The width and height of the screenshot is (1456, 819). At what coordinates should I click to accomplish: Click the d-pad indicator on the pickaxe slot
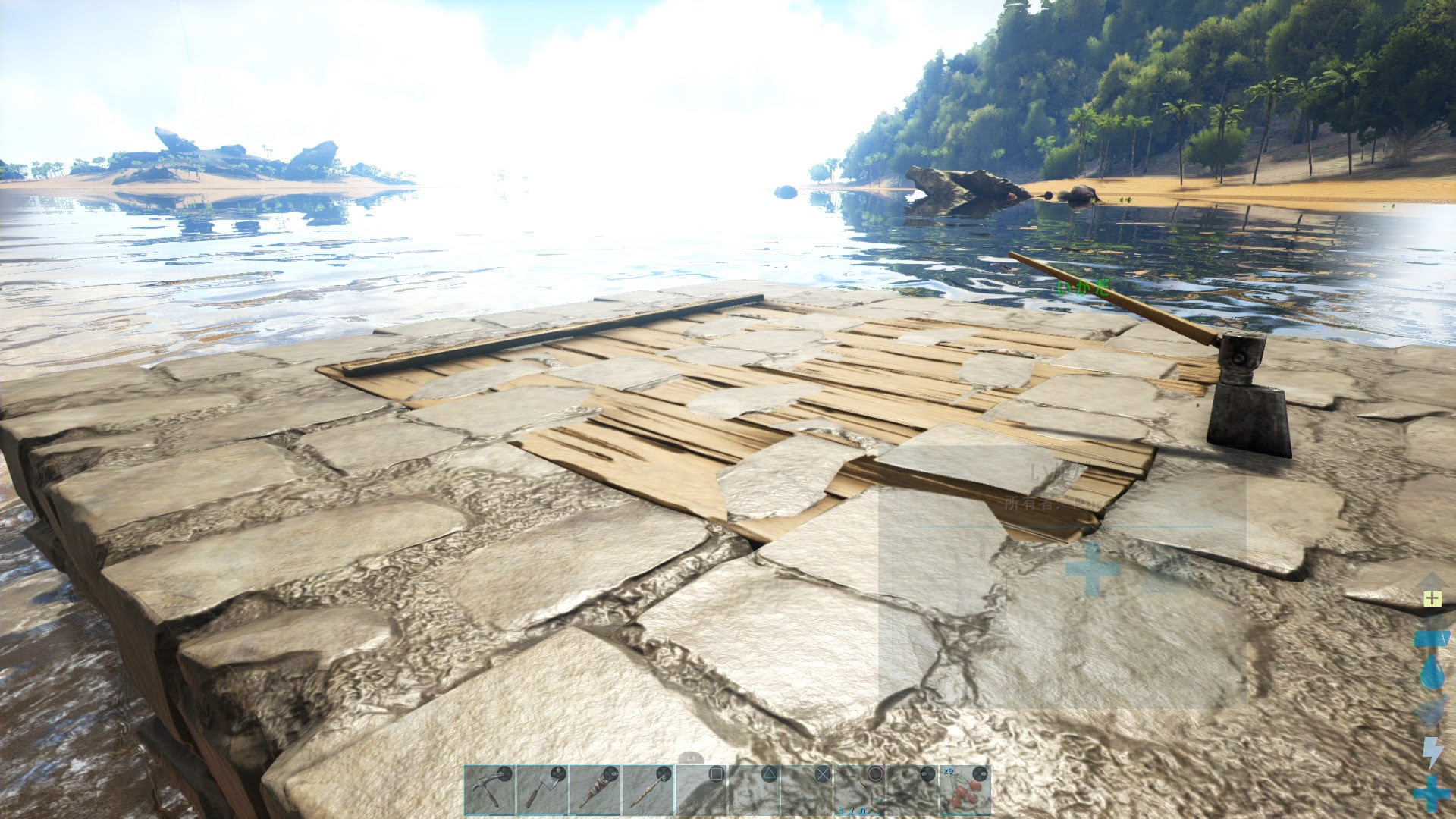point(506,772)
